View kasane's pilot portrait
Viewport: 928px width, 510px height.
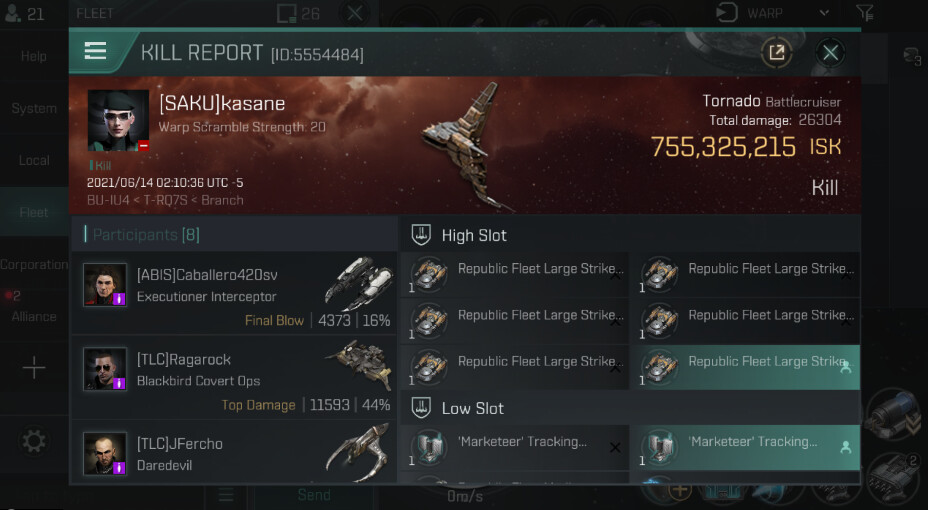pos(118,120)
